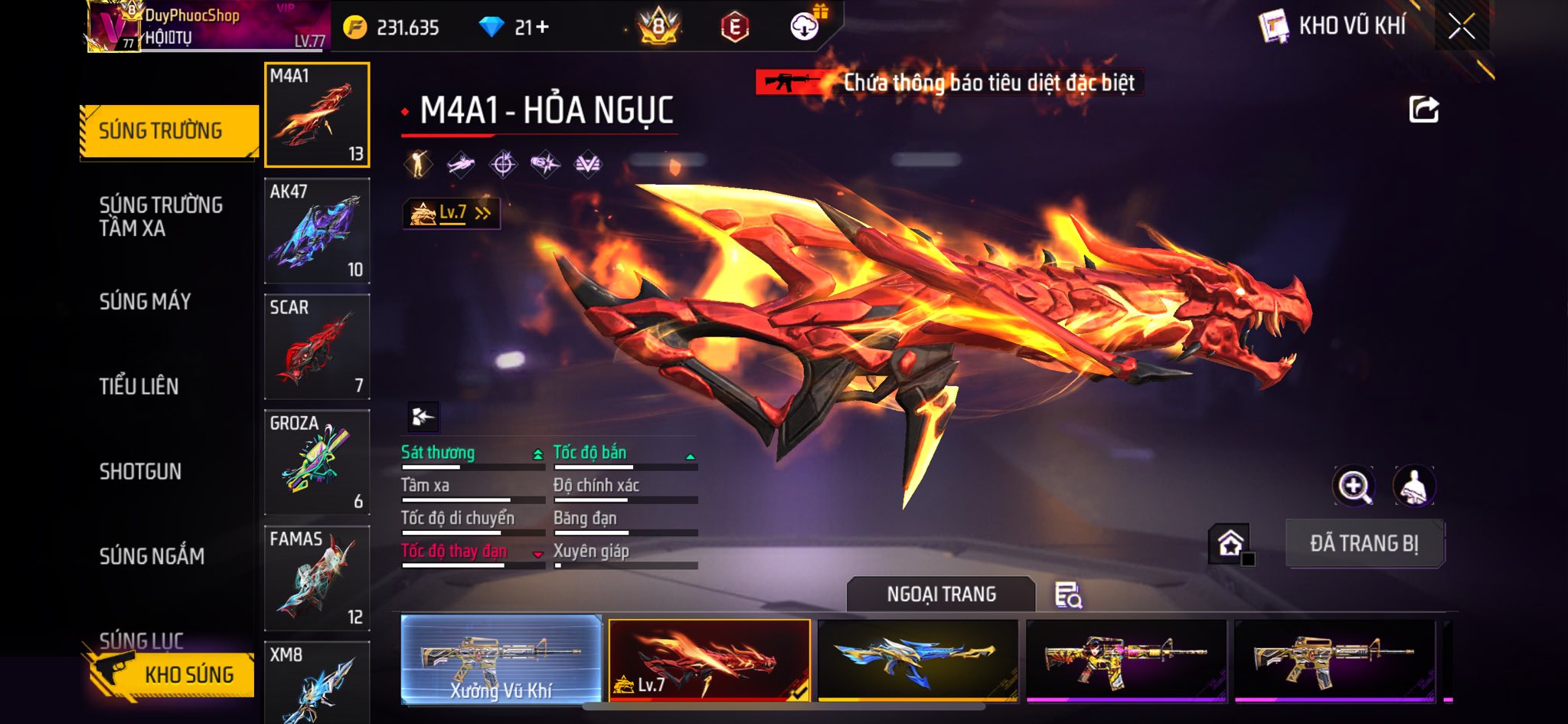Switch to Súng Máy category

(145, 302)
